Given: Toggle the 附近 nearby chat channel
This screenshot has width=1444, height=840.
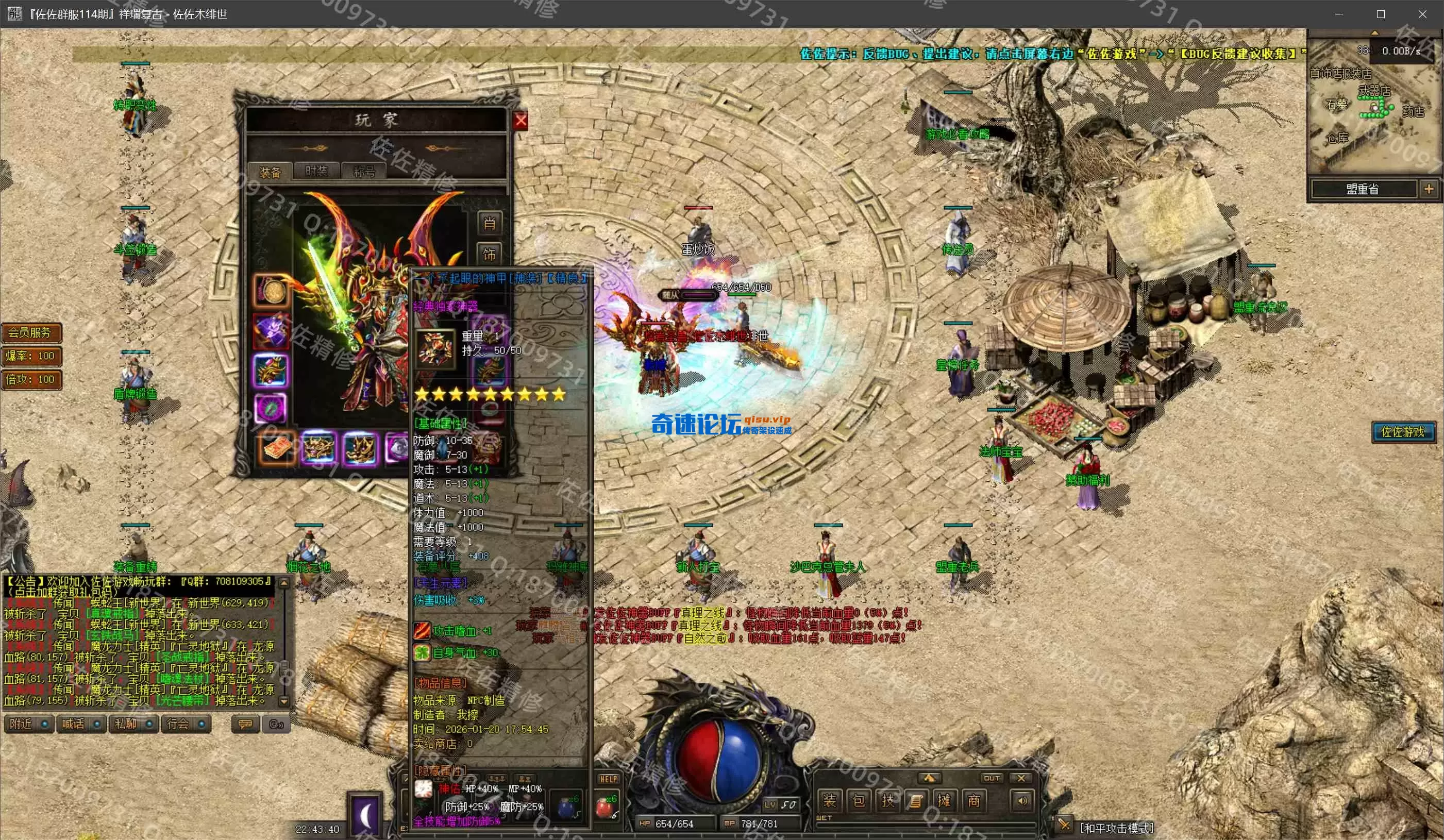Looking at the screenshot, I should [x=29, y=724].
